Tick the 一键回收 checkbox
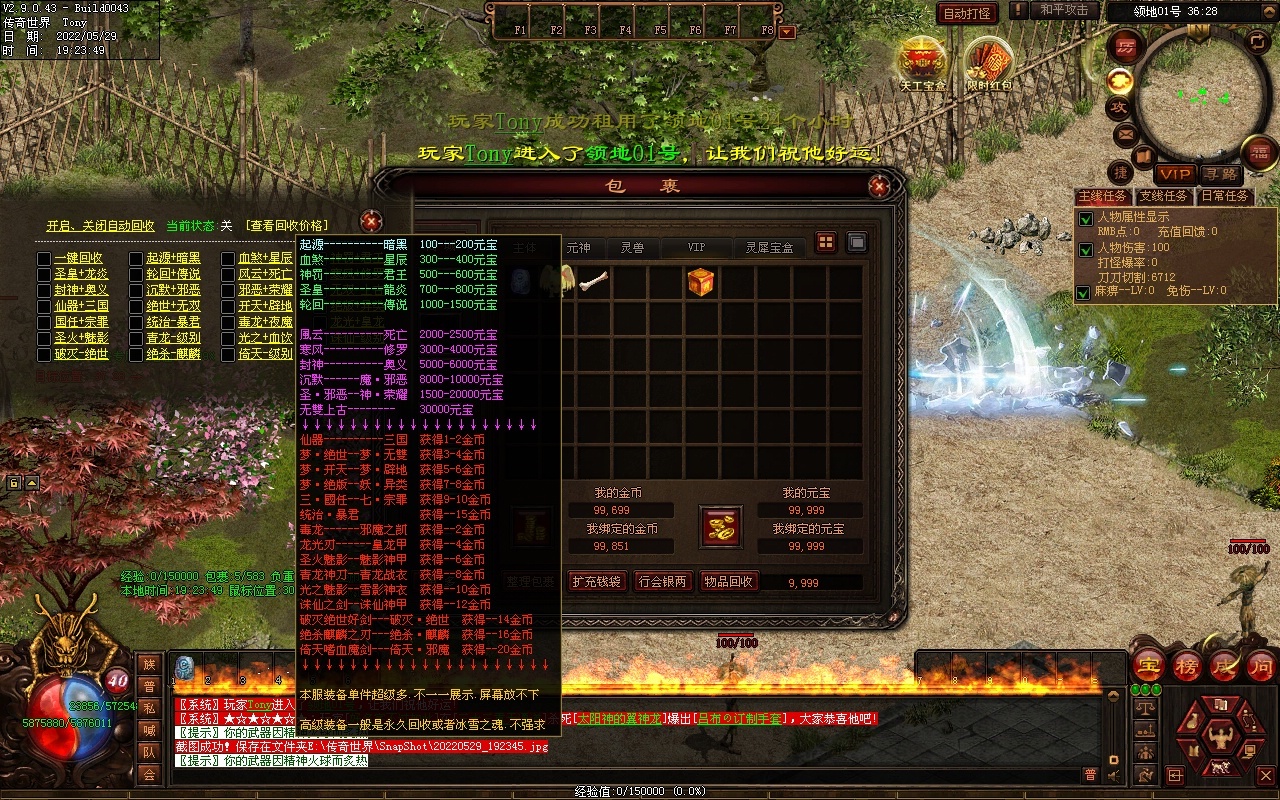Viewport: 1280px width, 800px height. 44,258
